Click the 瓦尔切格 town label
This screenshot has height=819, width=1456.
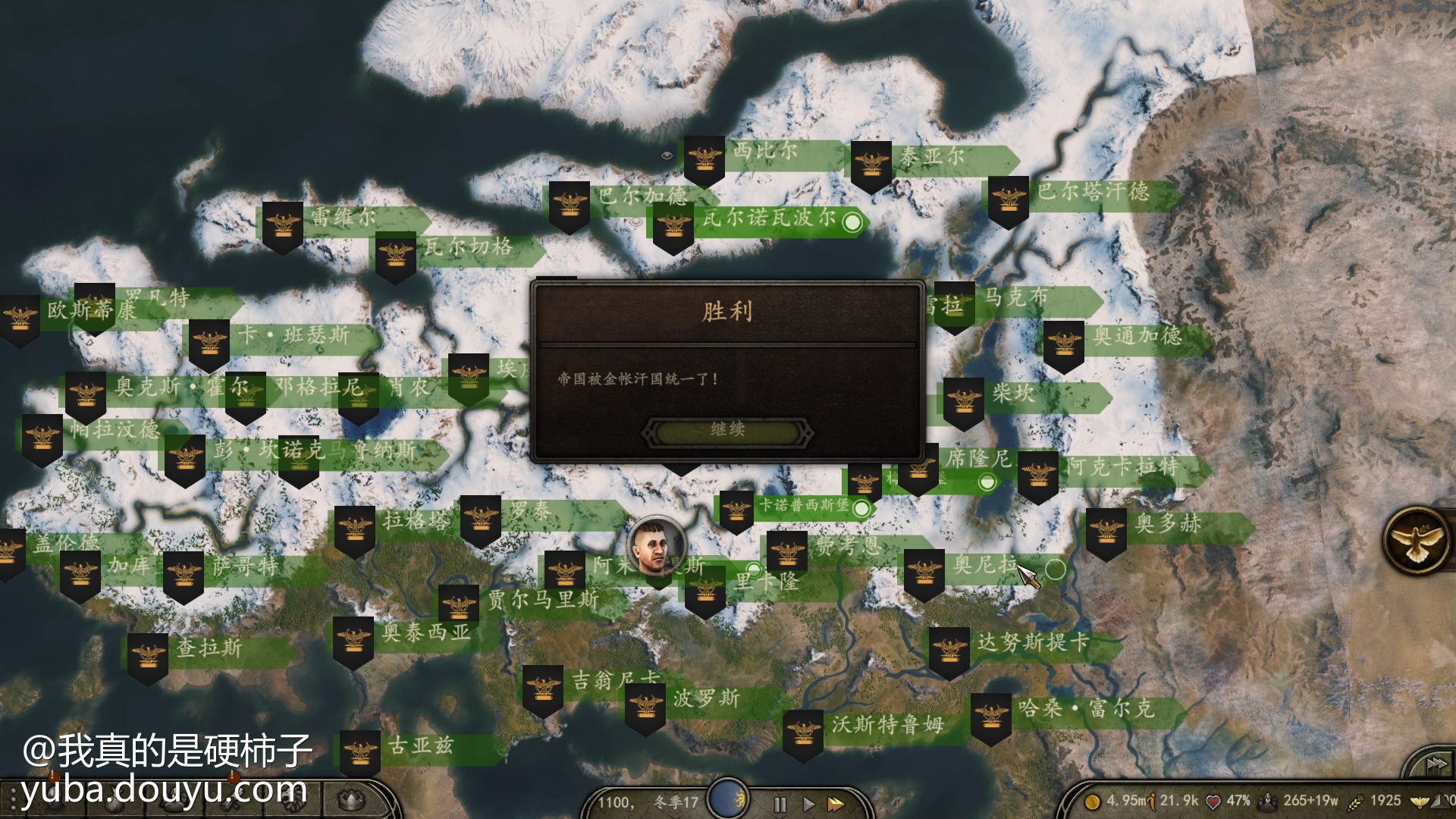pos(468,247)
